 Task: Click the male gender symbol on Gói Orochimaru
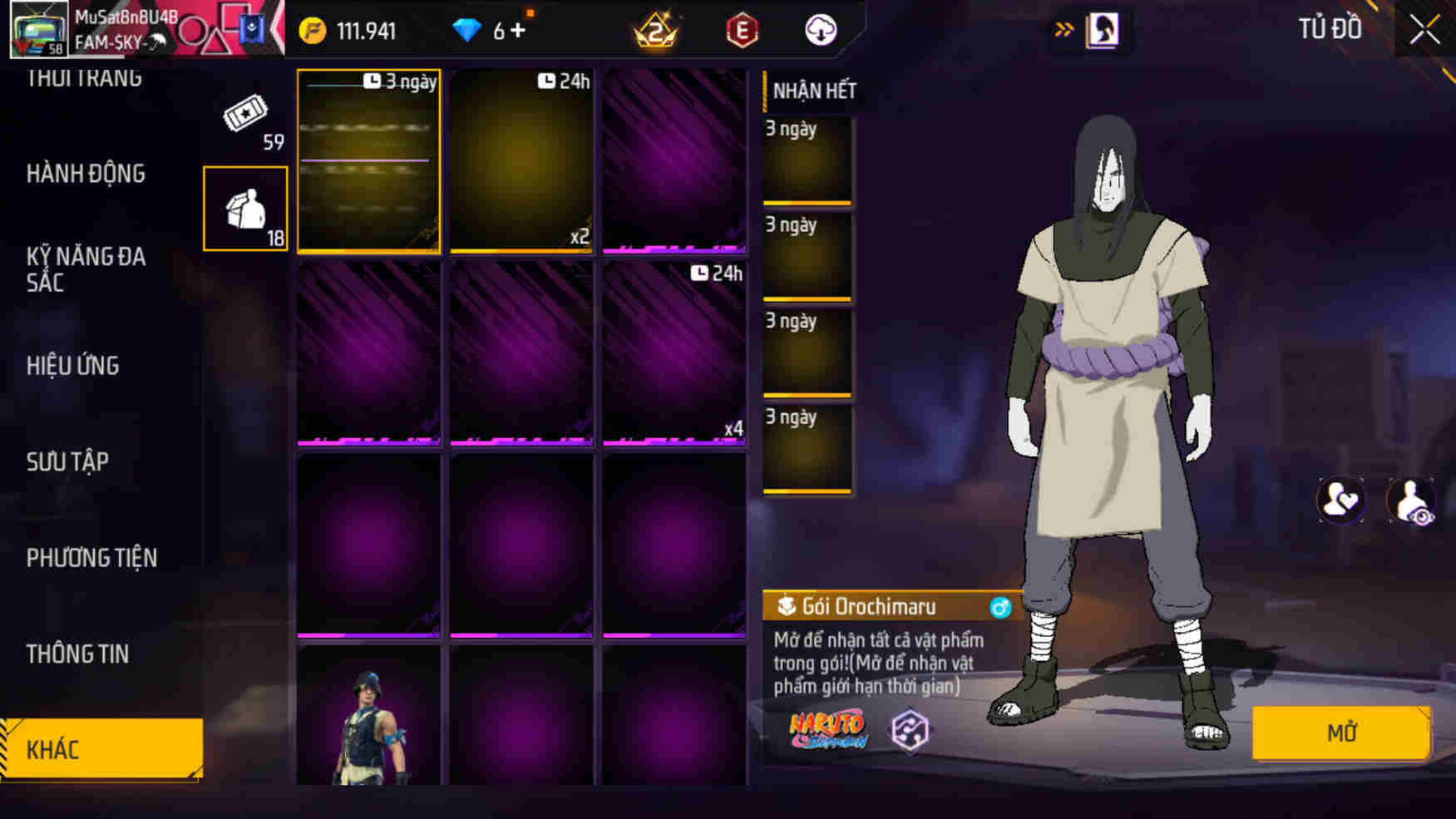click(1002, 606)
